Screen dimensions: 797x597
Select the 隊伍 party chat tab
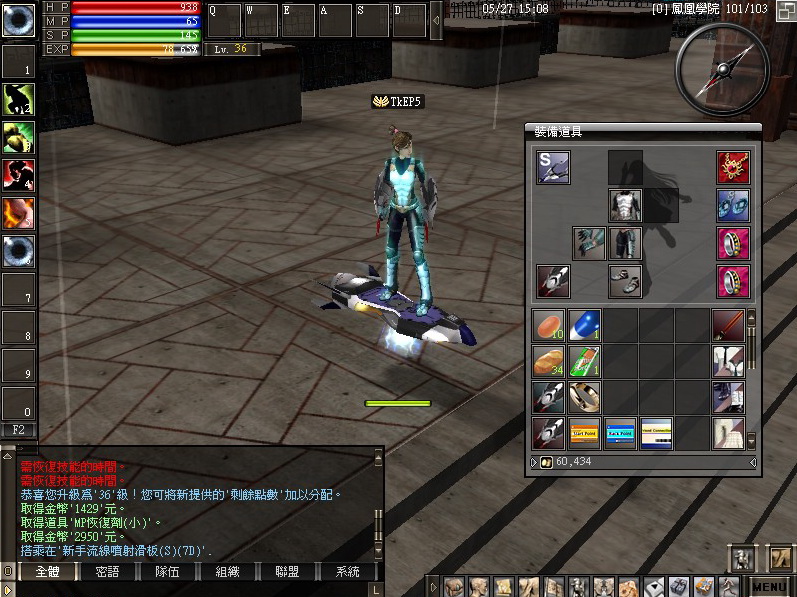pos(167,572)
